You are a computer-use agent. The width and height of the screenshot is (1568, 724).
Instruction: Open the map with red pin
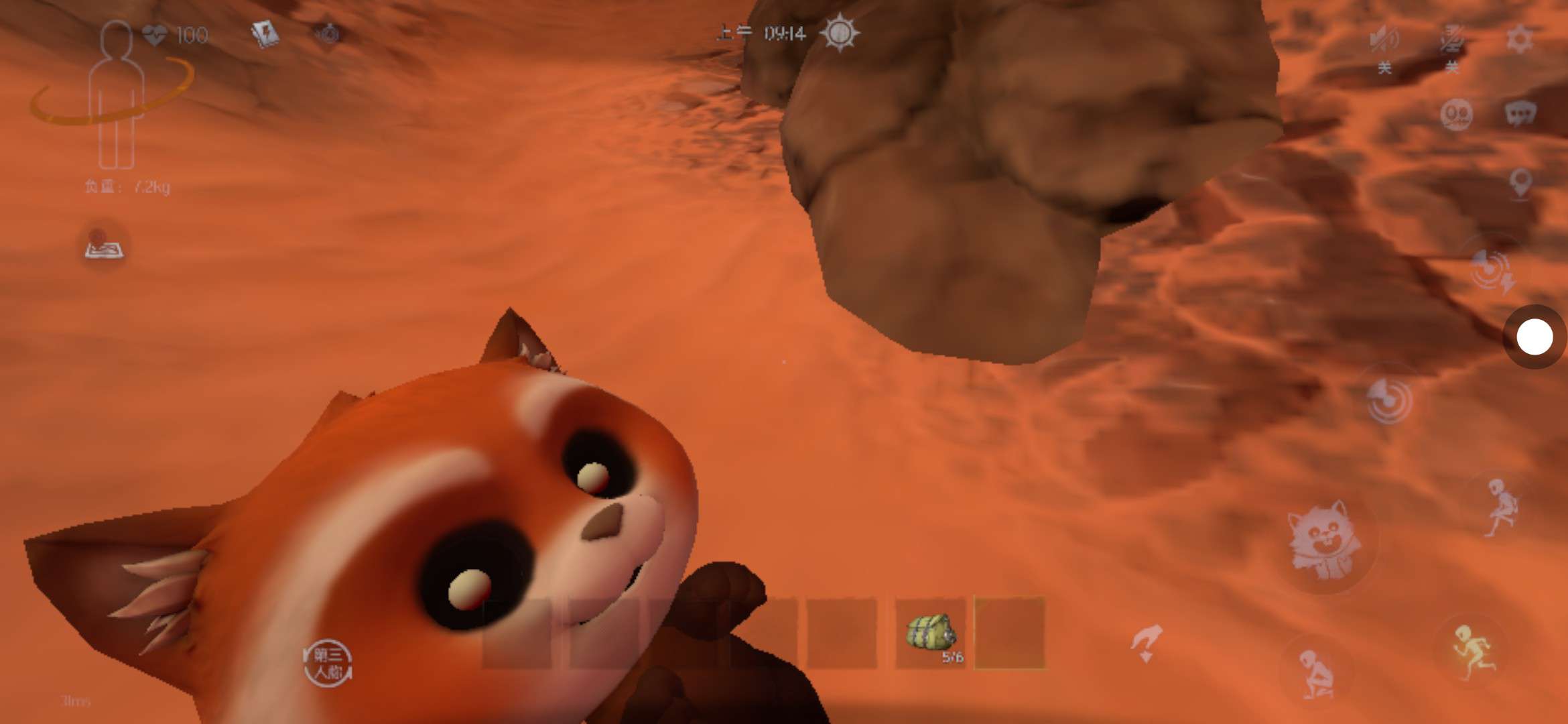coord(104,245)
